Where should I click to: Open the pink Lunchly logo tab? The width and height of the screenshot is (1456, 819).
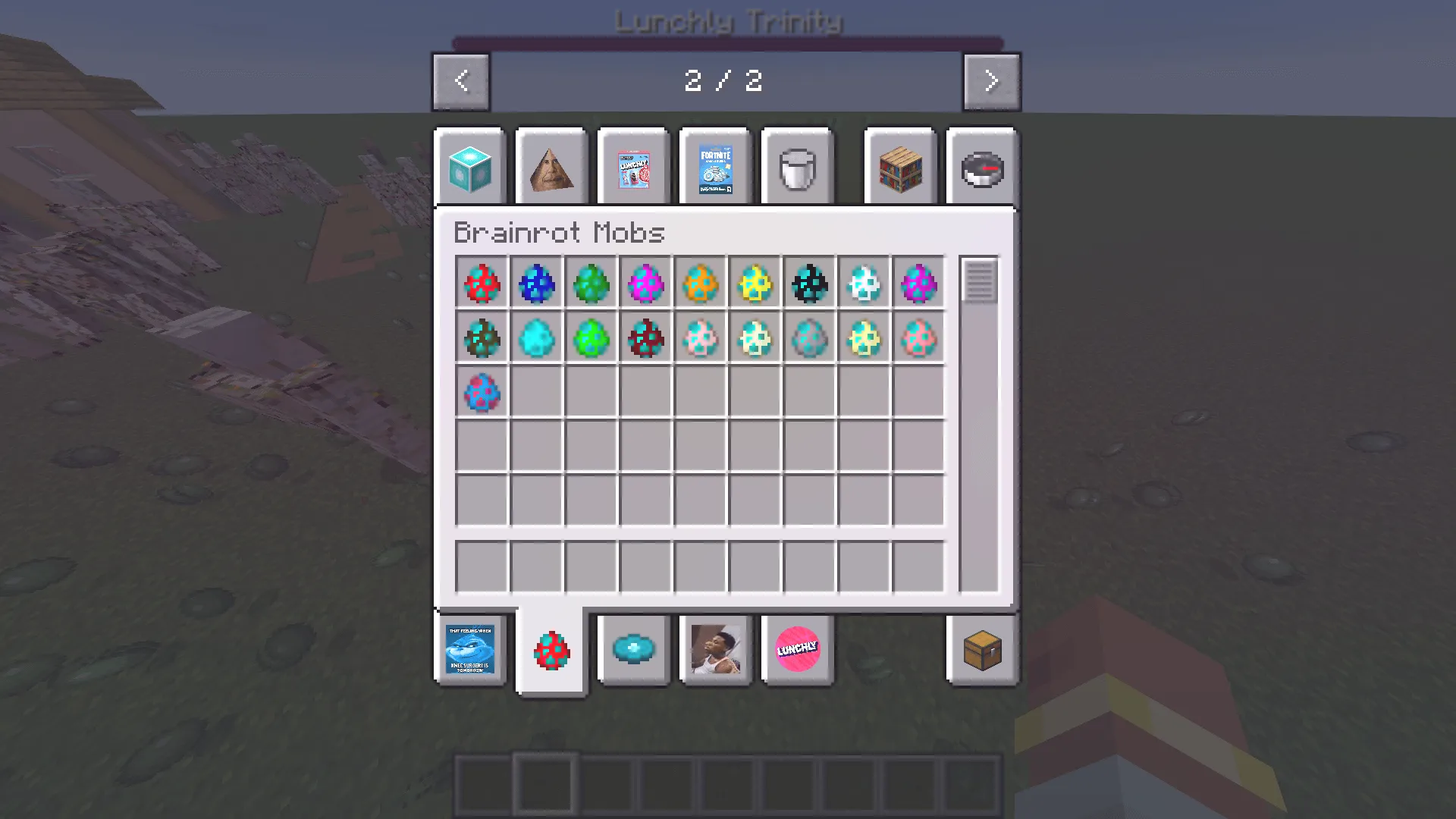coord(797,649)
